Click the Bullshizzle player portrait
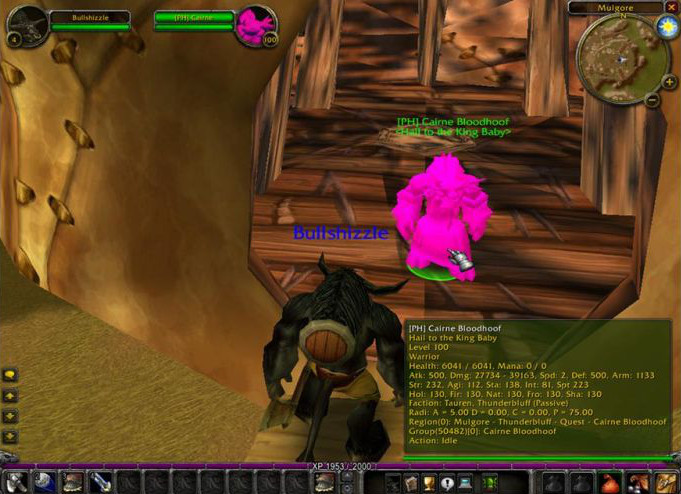This screenshot has height=494, width=681. tap(27, 25)
